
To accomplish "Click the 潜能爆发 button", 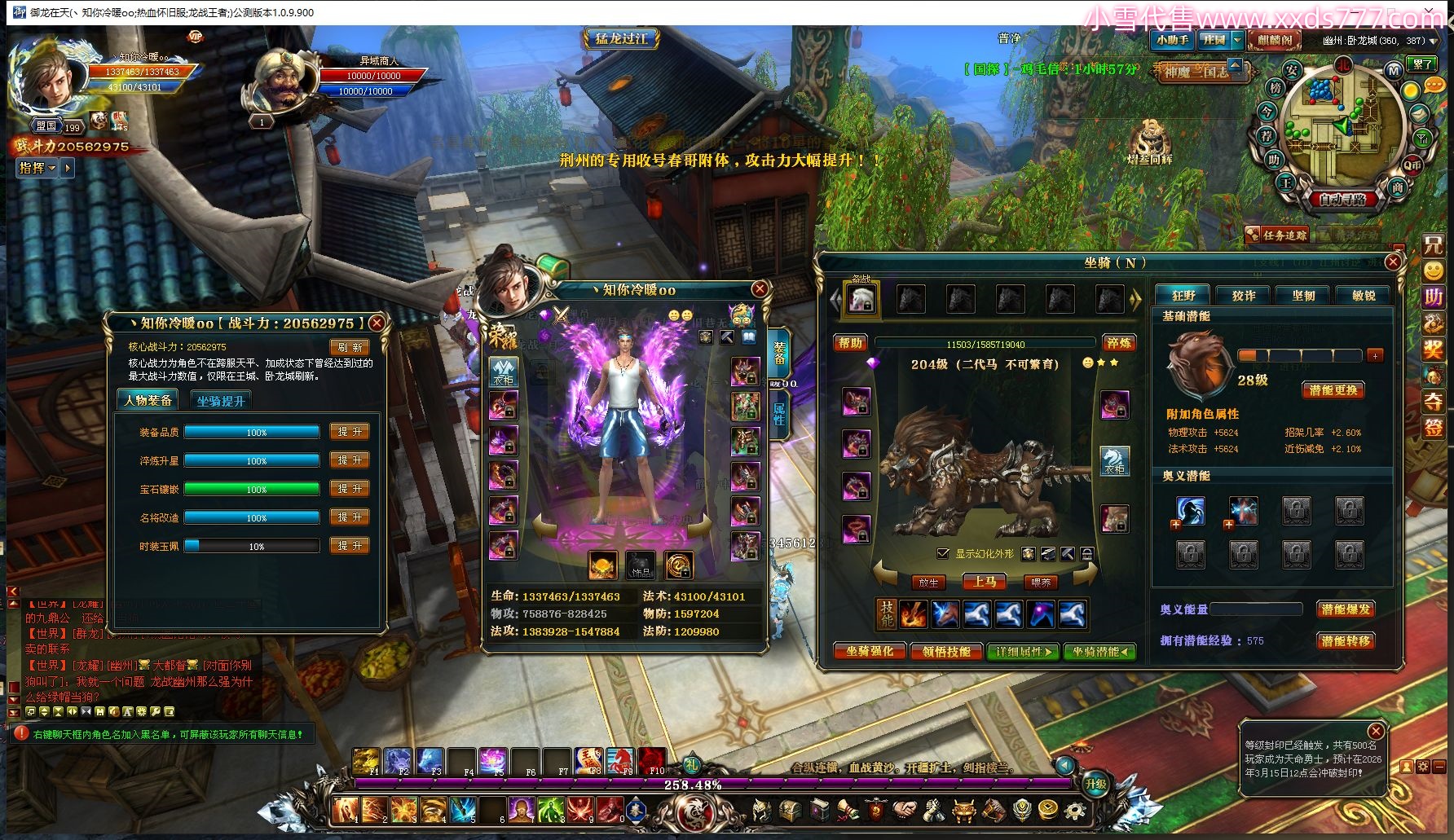I will tap(1346, 609).
